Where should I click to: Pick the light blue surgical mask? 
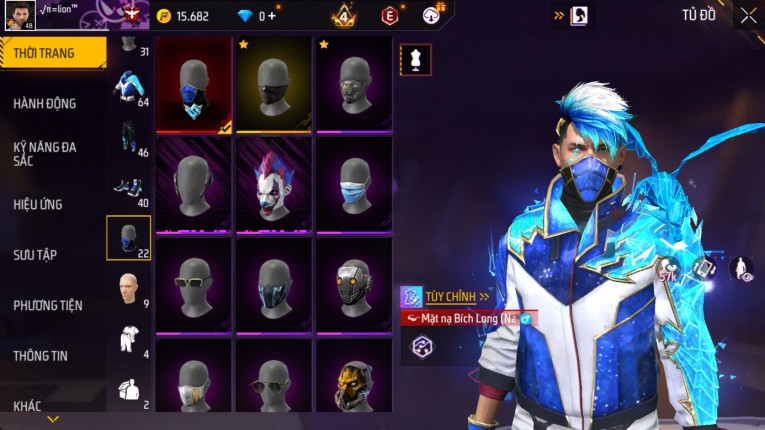(354, 185)
